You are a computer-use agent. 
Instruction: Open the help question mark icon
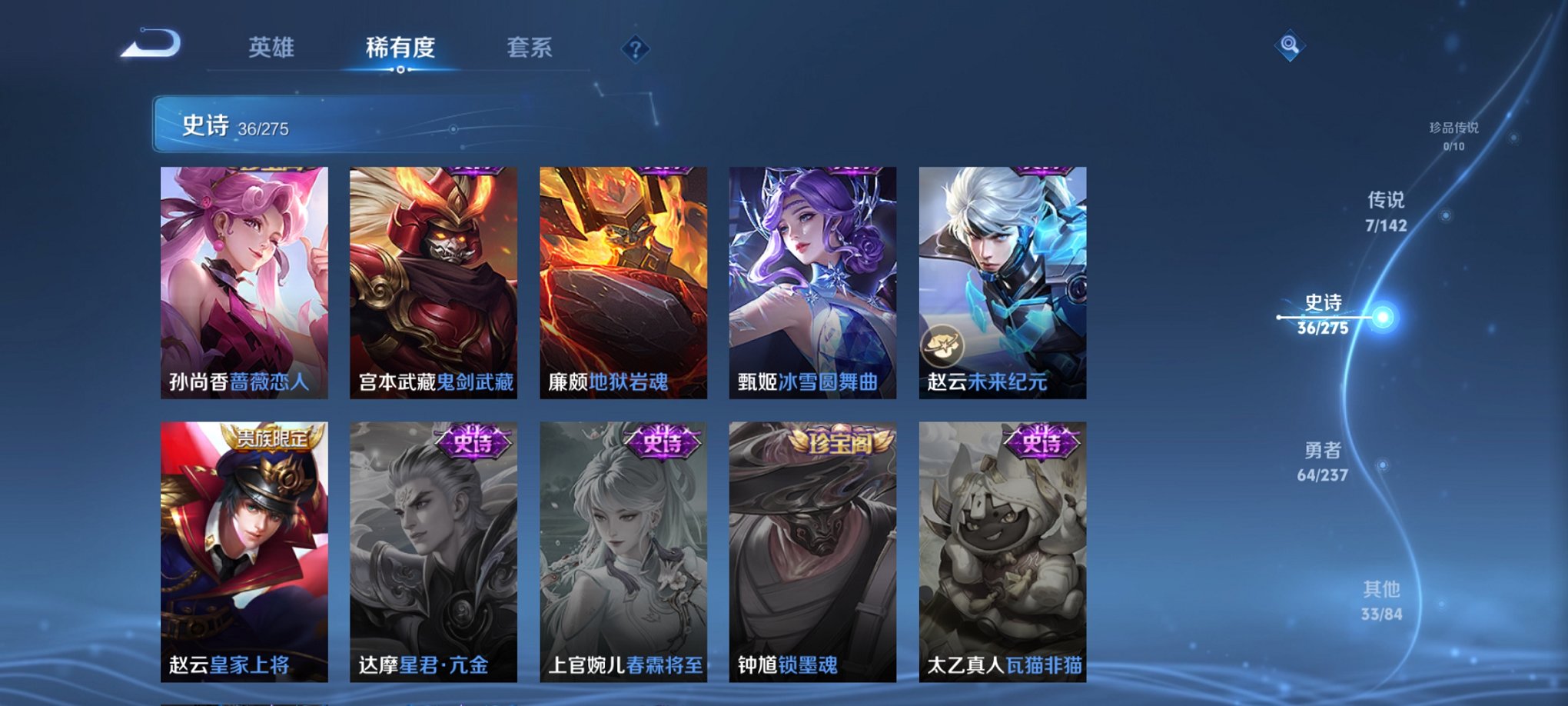tap(634, 49)
